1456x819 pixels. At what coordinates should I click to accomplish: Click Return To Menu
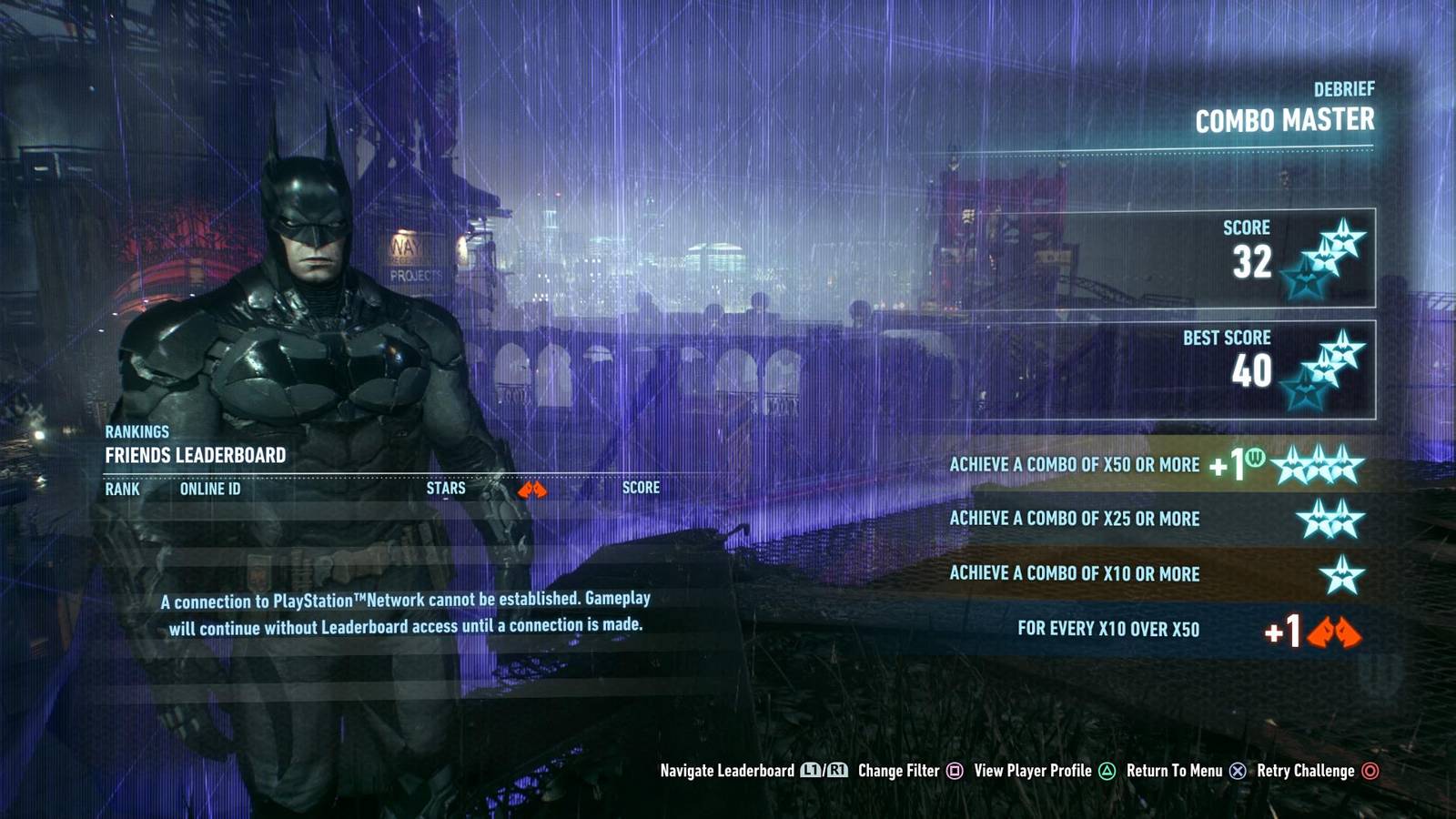coord(1173,771)
